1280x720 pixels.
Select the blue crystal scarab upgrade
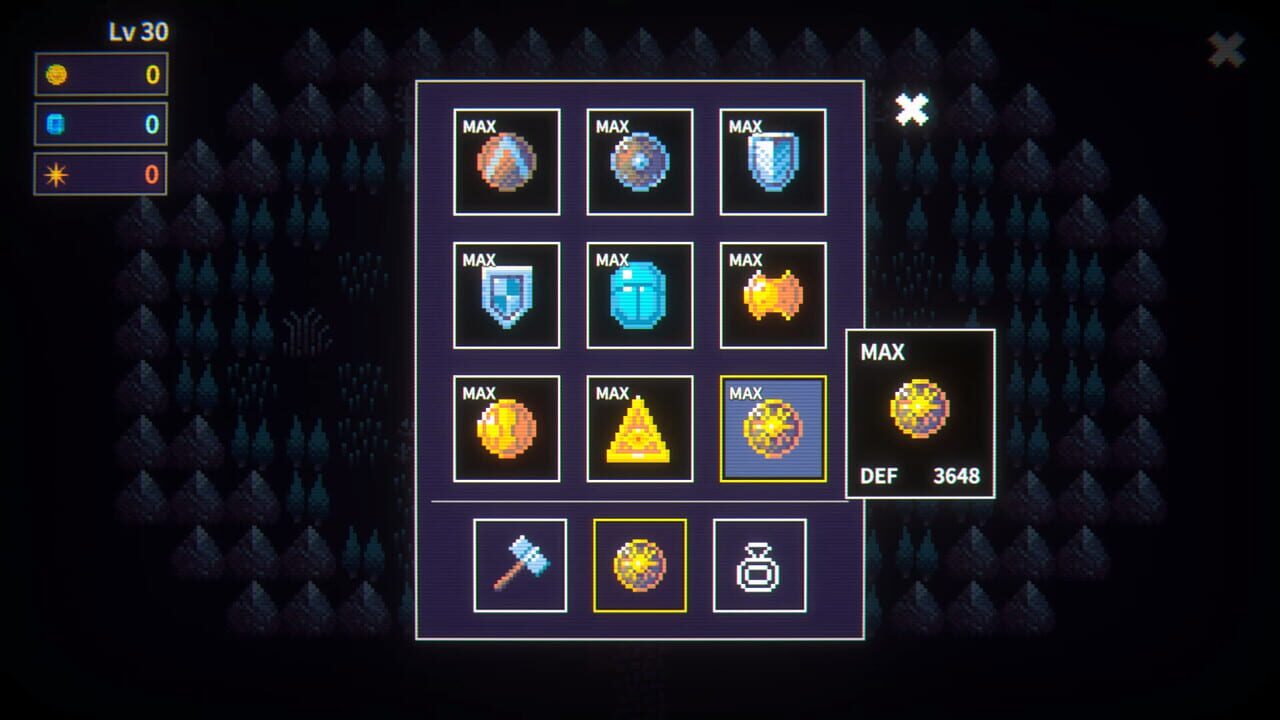click(x=639, y=295)
